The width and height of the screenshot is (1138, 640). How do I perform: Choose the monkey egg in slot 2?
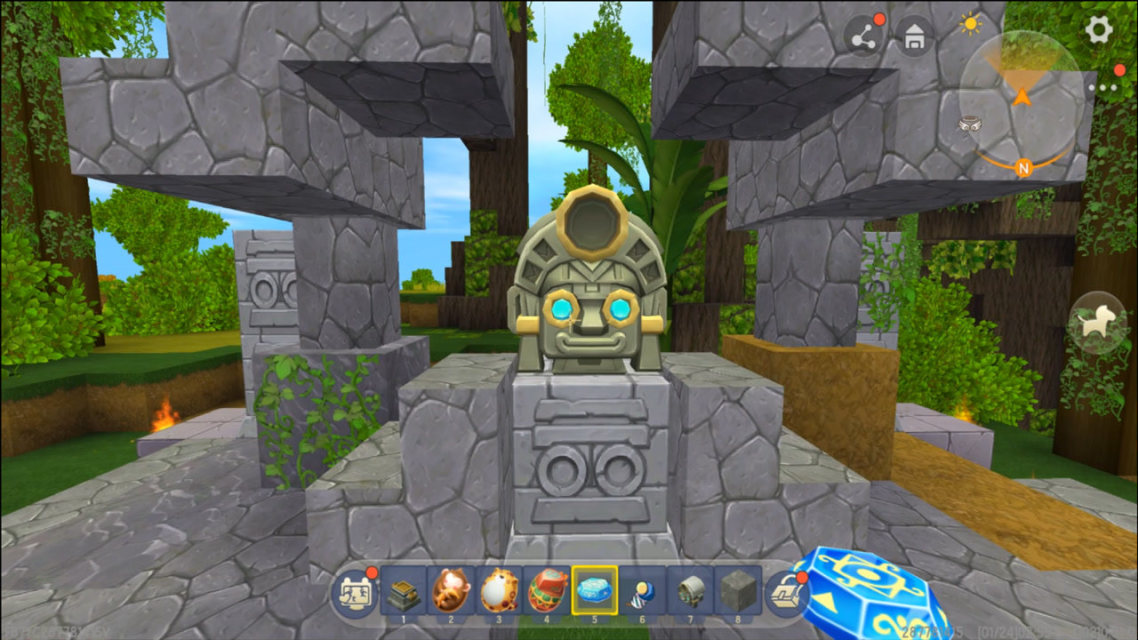[451, 589]
